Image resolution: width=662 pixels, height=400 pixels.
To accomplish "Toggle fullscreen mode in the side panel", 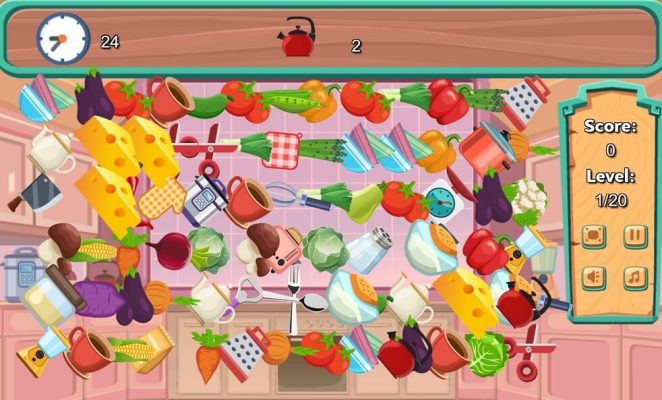I will pyautogui.click(x=594, y=236).
